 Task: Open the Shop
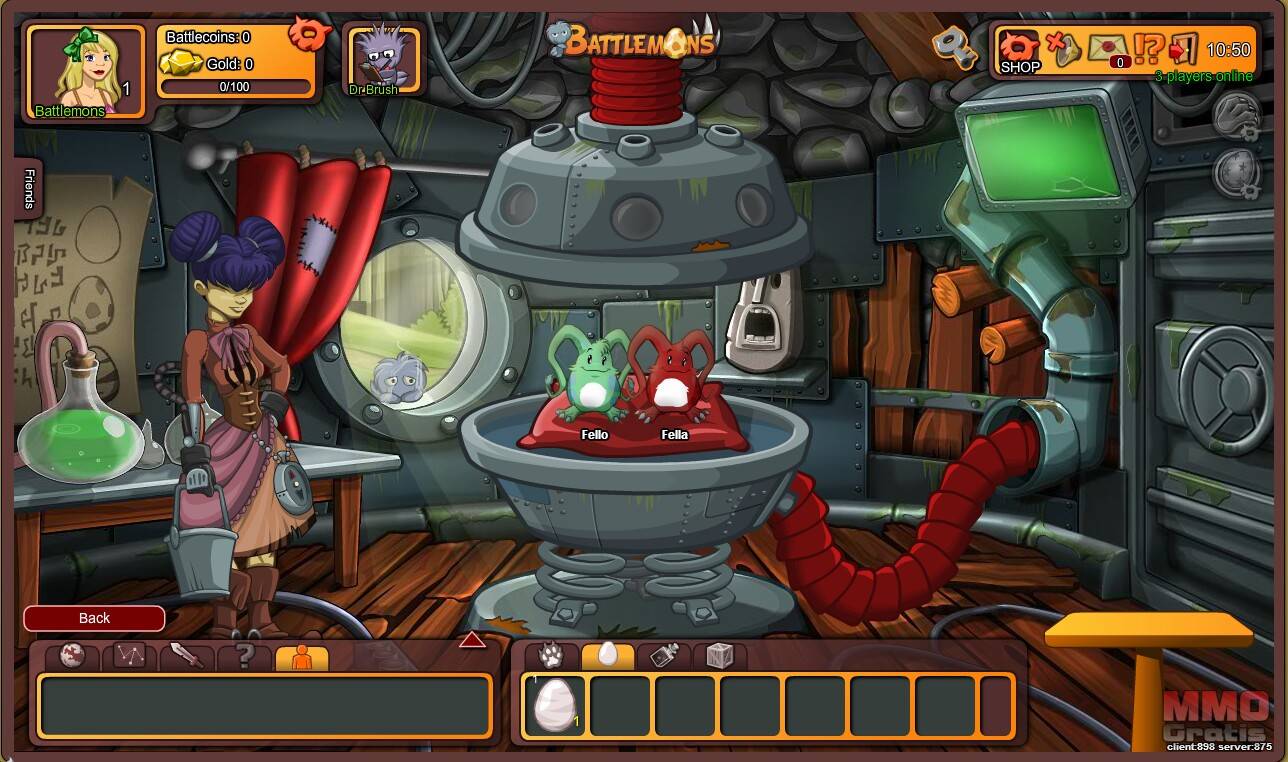[1020, 51]
